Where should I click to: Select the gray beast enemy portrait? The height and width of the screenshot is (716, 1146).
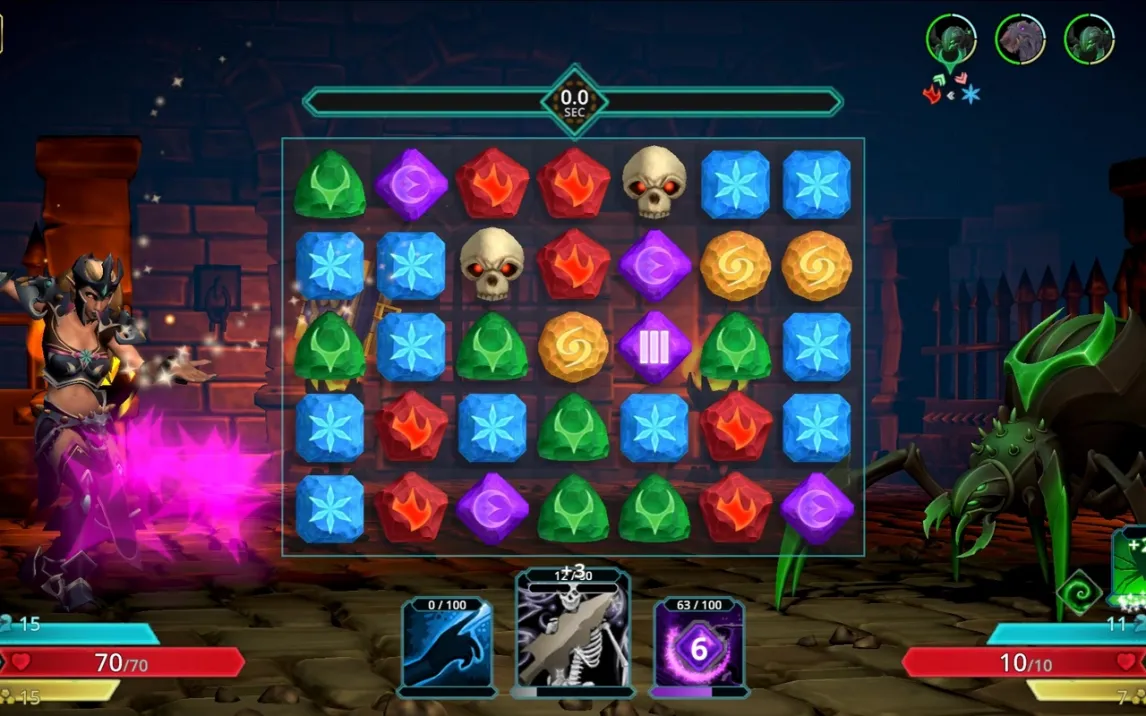[1020, 40]
